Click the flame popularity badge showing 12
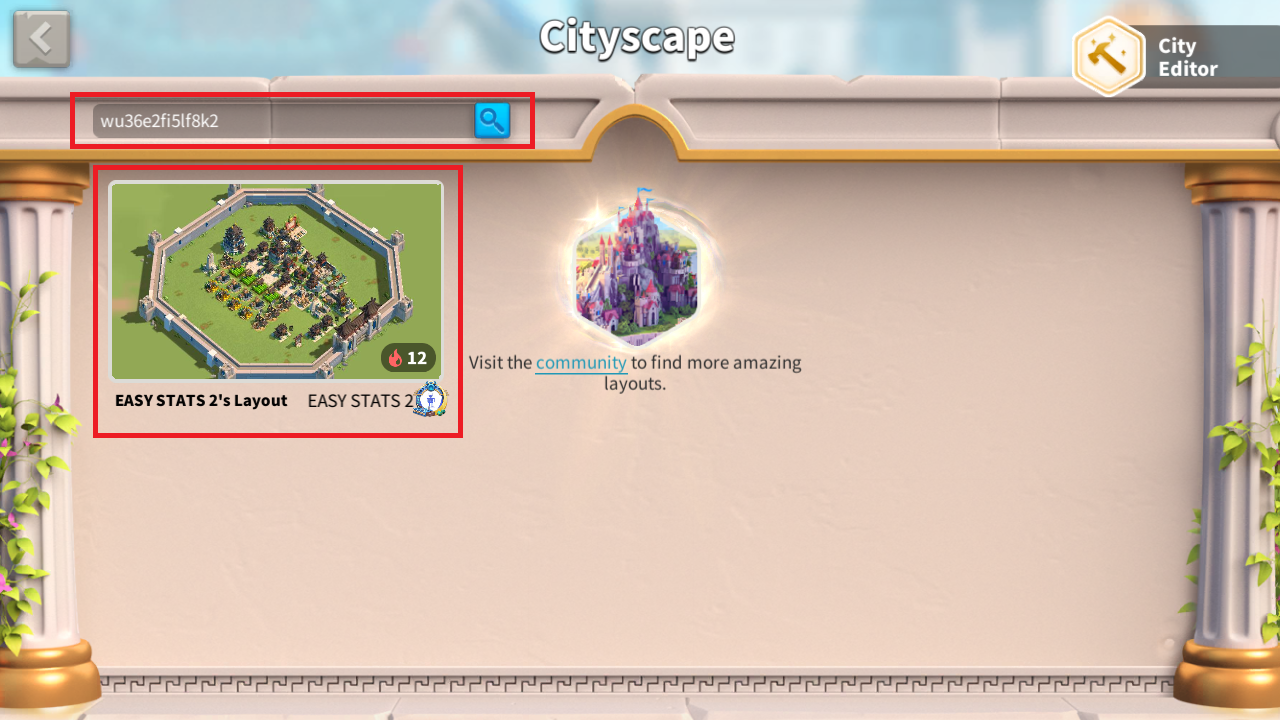 pos(409,358)
